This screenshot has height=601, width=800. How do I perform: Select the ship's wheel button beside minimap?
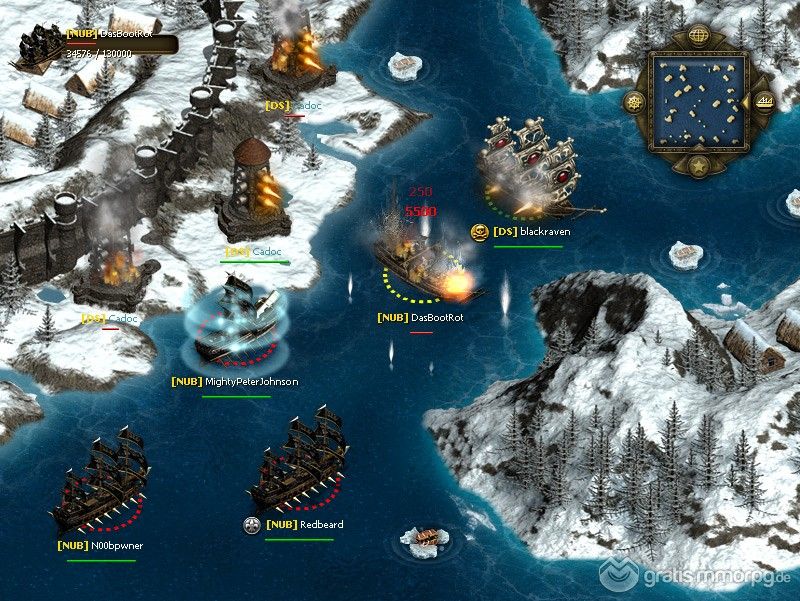coord(634,101)
